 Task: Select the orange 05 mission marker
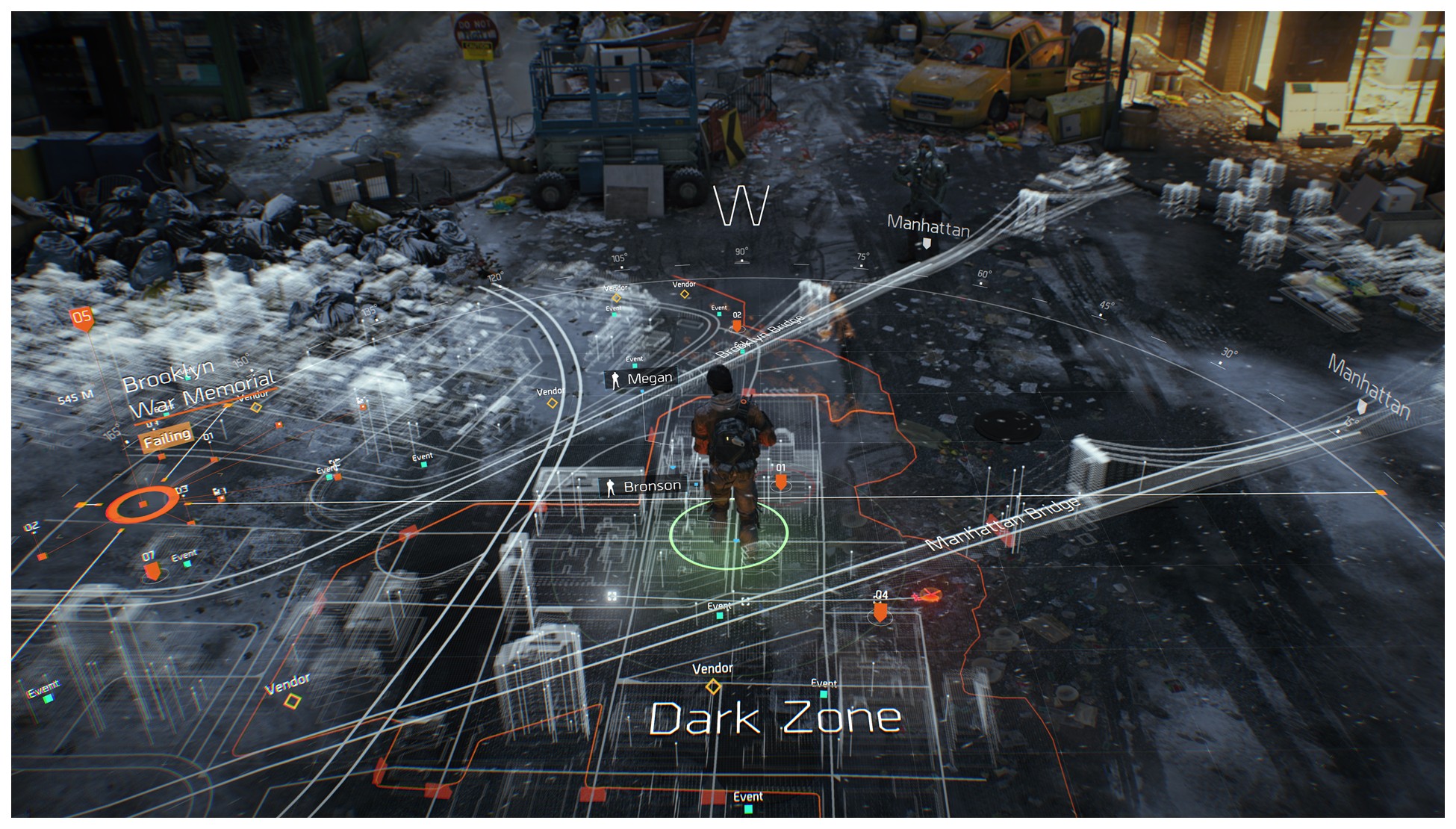[81, 318]
